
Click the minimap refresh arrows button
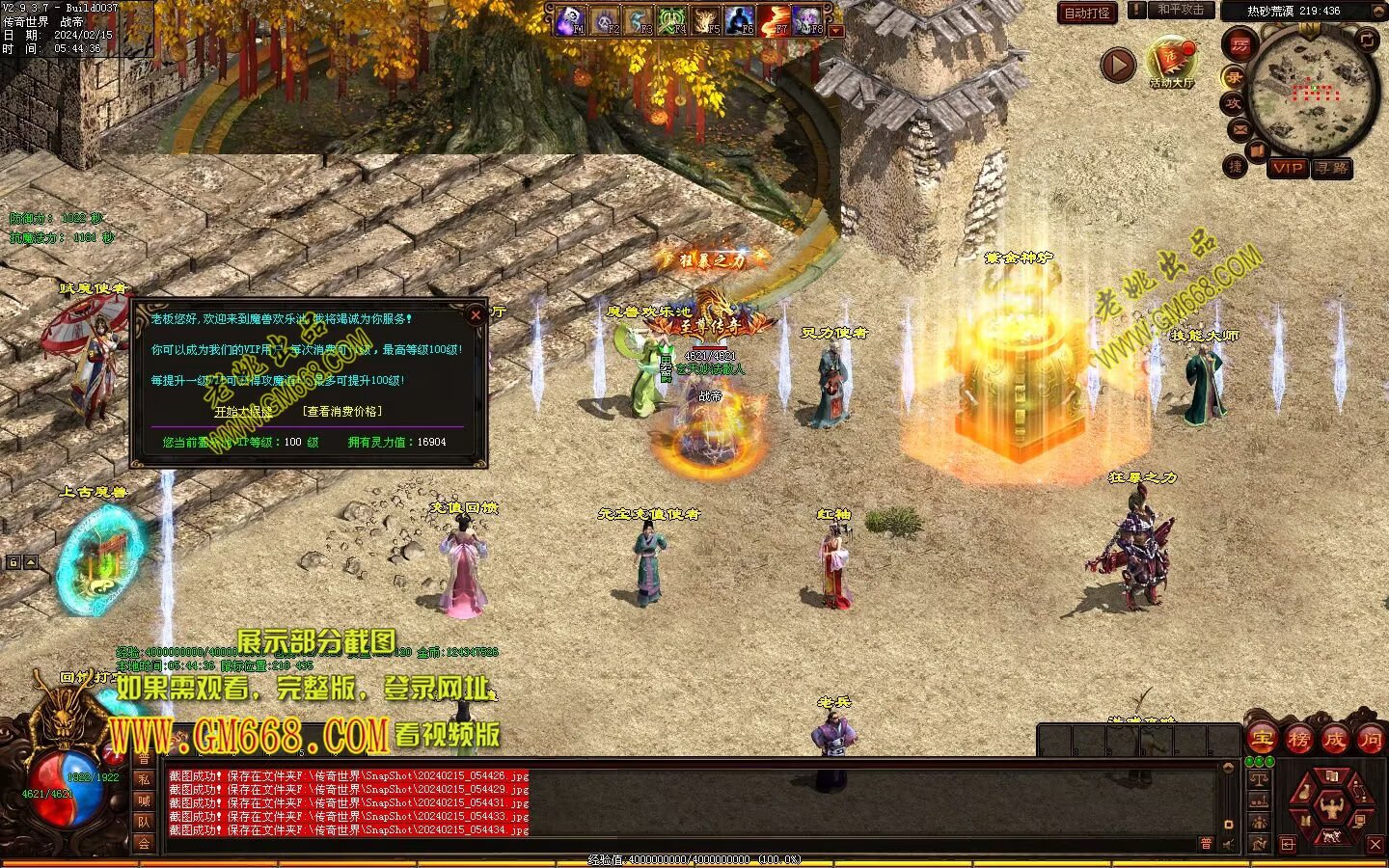coord(1368,40)
